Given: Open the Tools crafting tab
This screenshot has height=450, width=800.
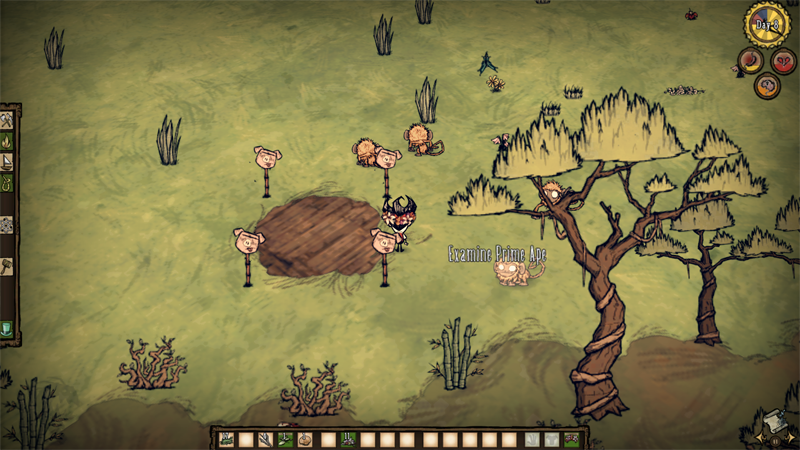Looking at the screenshot, I should coord(8,118).
